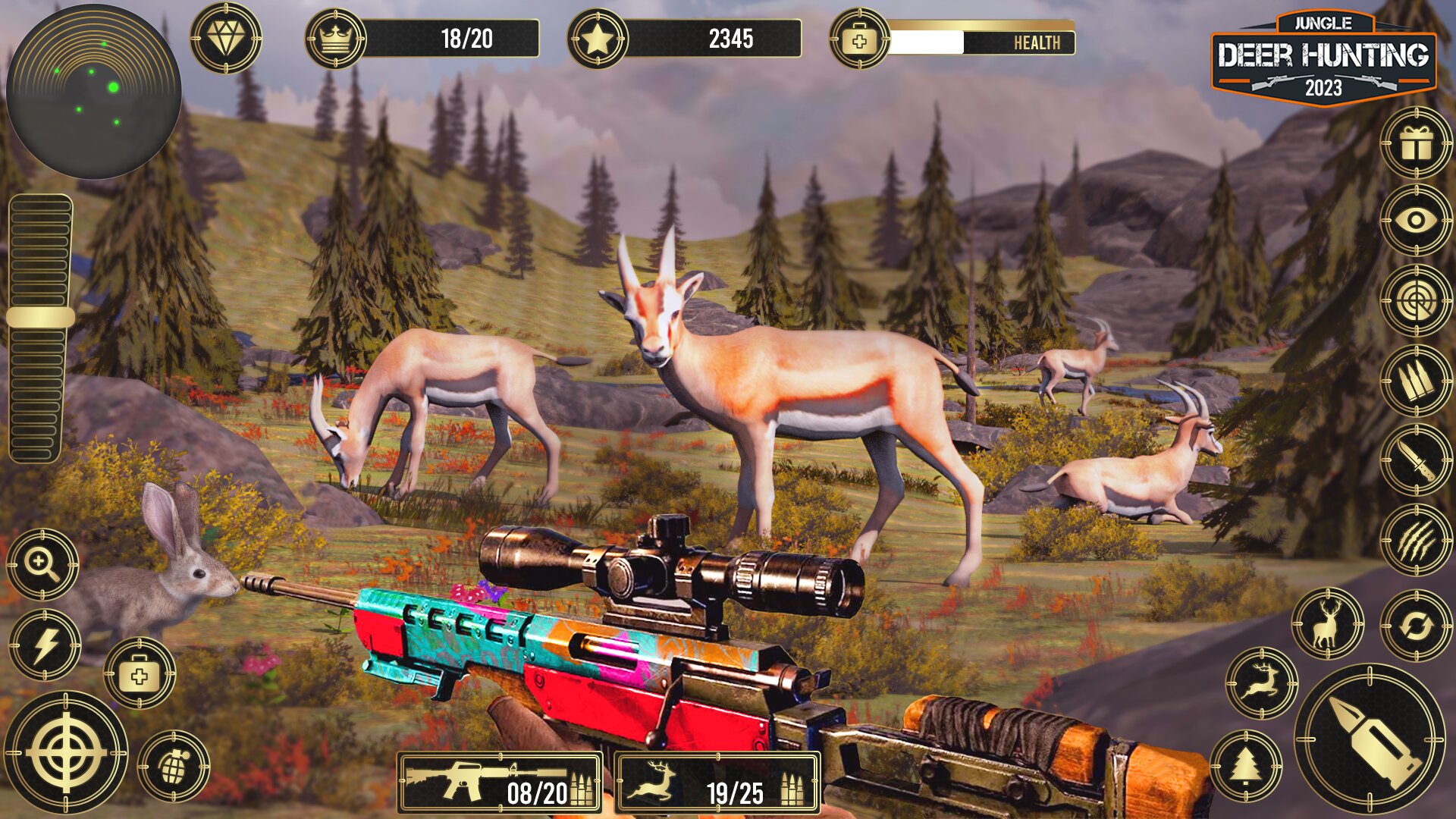The height and width of the screenshot is (819, 1456).
Task: Choose the leaping deer icon button
Action: pyautogui.click(x=1261, y=682)
